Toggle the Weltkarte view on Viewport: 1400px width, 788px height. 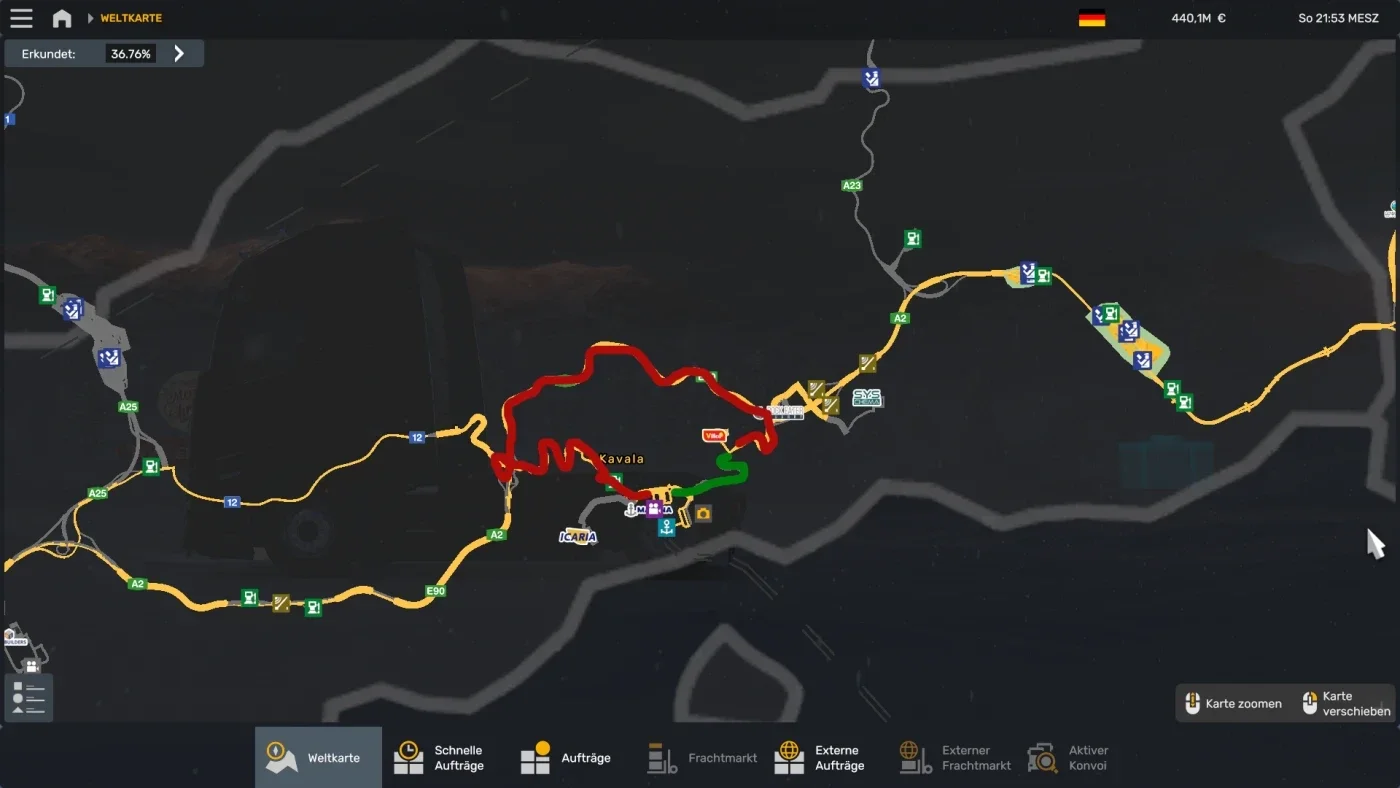coord(317,757)
